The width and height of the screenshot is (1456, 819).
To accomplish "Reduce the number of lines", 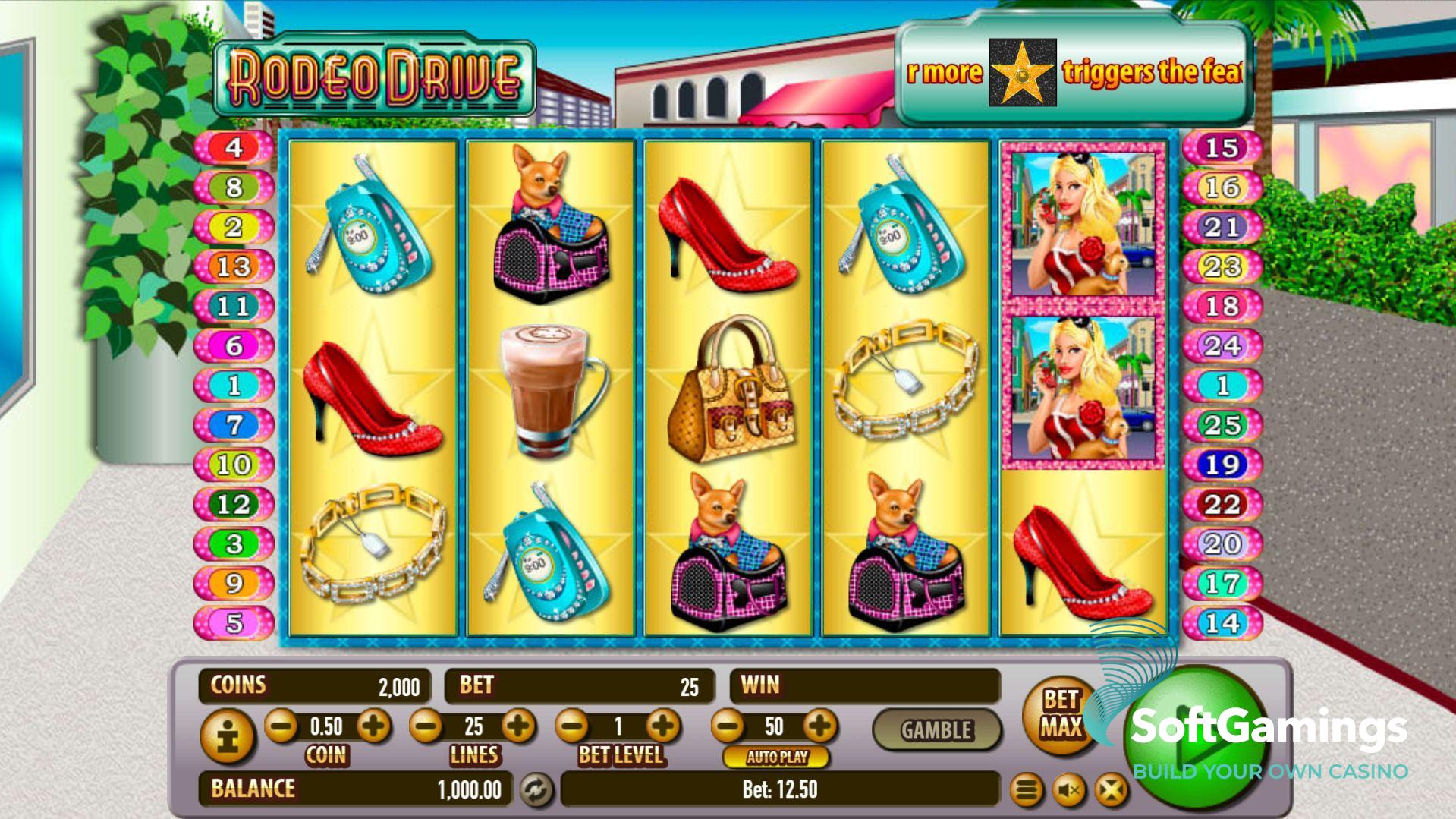I will click(x=426, y=726).
